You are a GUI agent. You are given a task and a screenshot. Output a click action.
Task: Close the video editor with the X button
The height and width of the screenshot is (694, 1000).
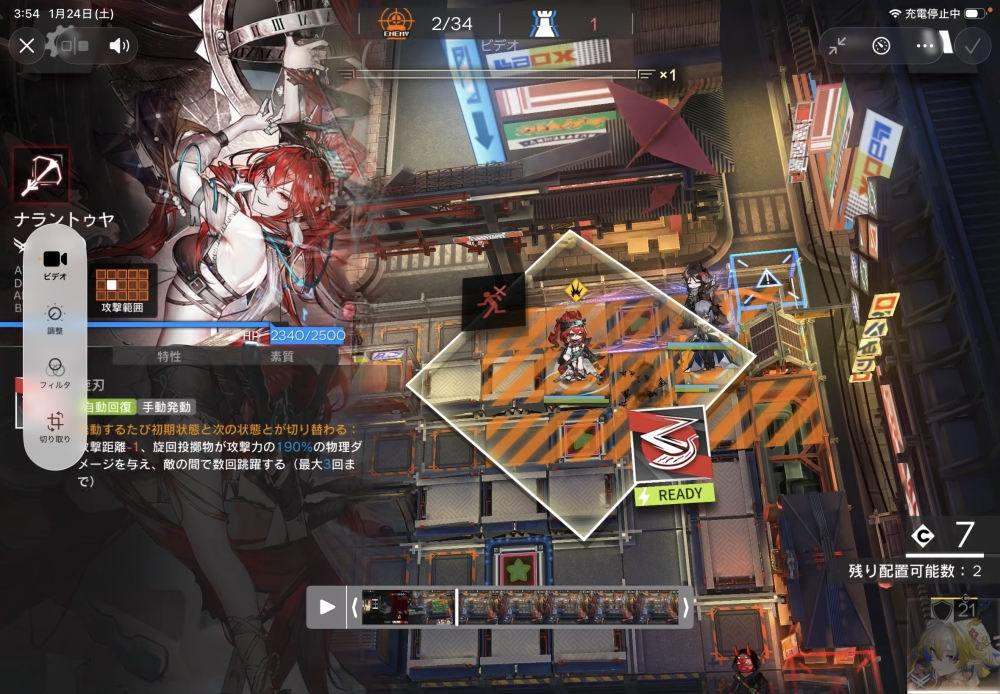27,45
